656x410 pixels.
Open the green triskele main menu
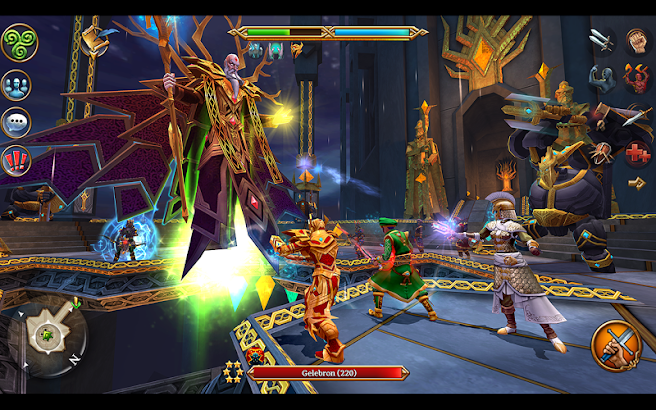pyautogui.click(x=18, y=42)
